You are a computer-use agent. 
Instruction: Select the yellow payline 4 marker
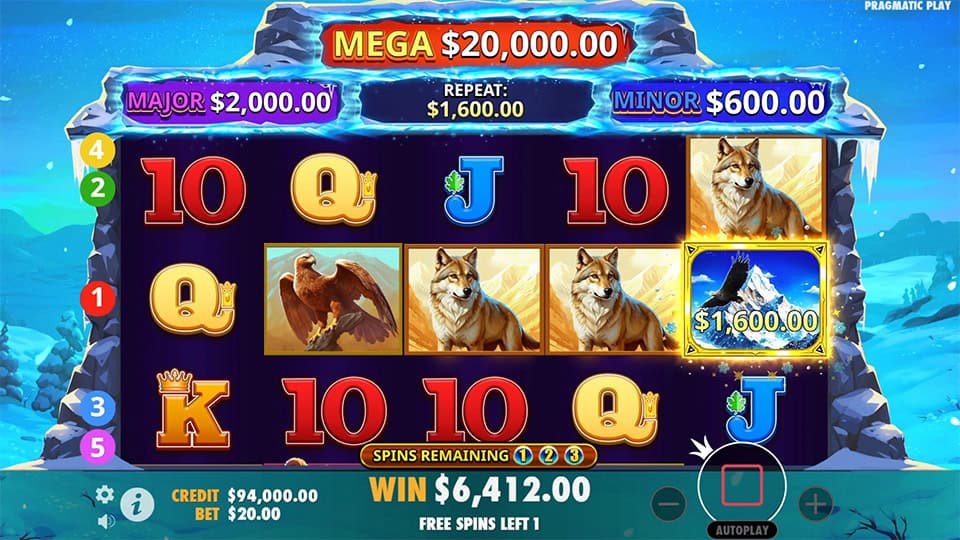(x=98, y=151)
